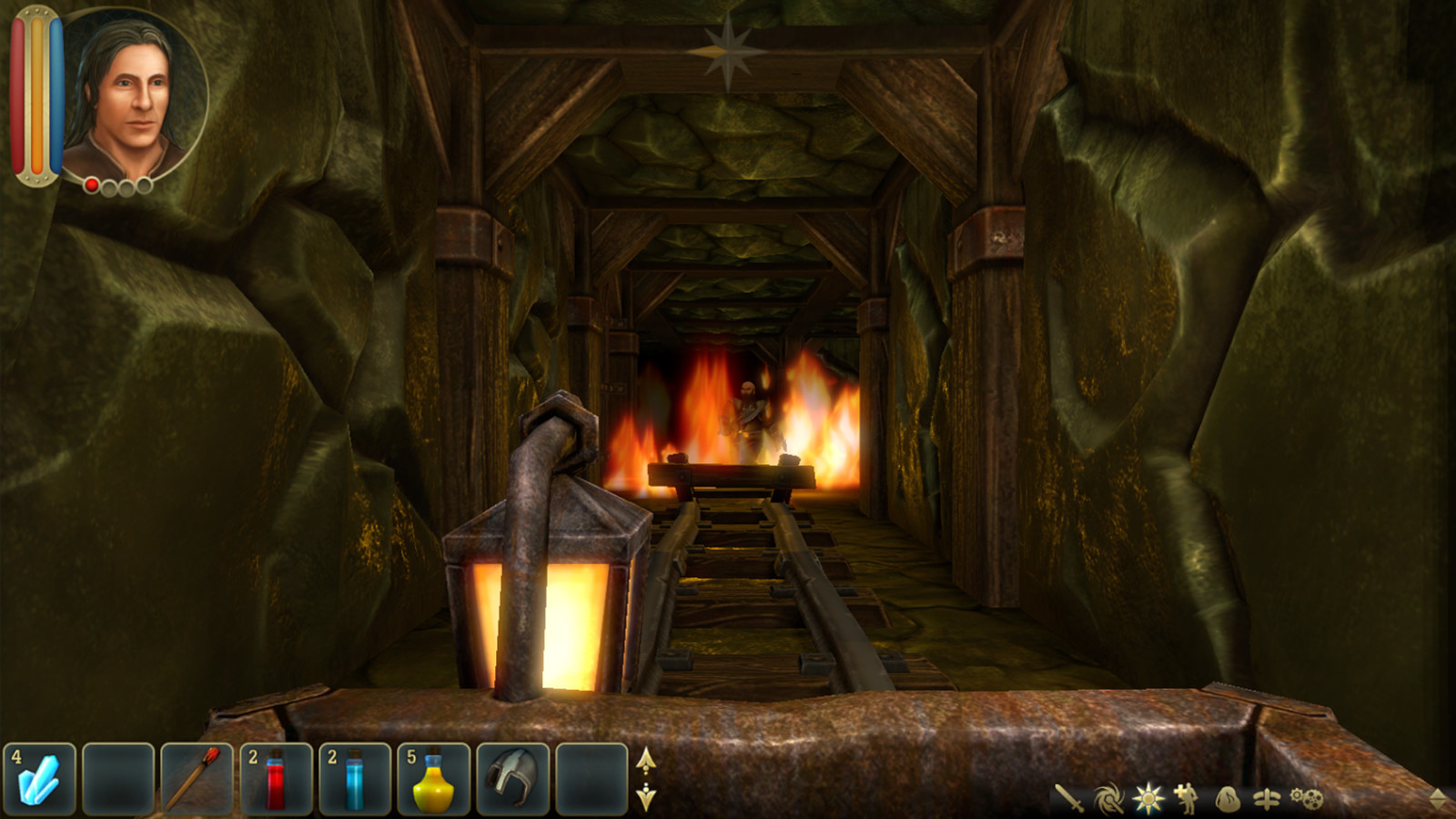Use the blue crystals in the first slot
1456x819 pixels.
pyautogui.click(x=41, y=781)
